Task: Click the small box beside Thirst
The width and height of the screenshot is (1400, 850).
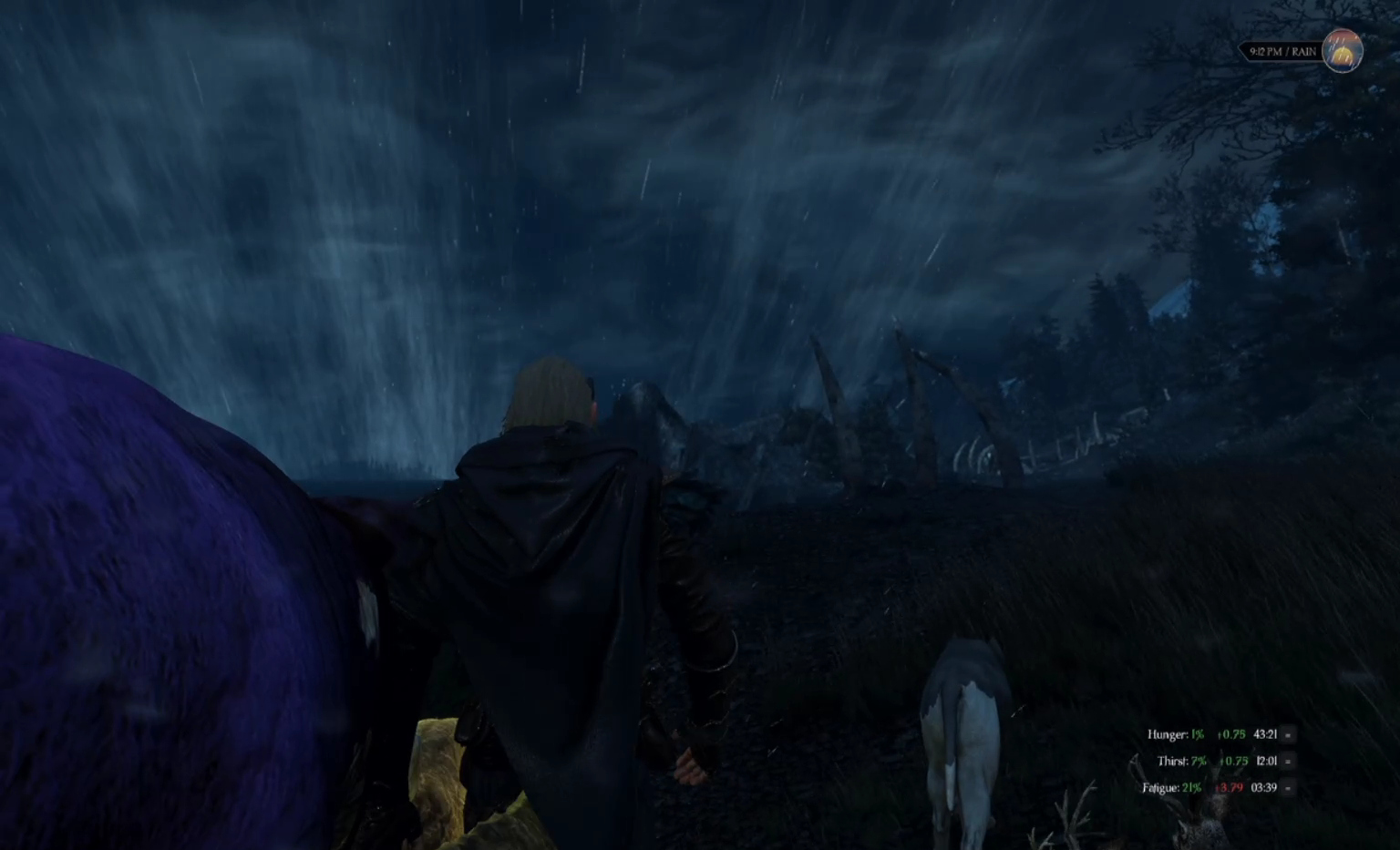Action: pyautogui.click(x=1288, y=761)
